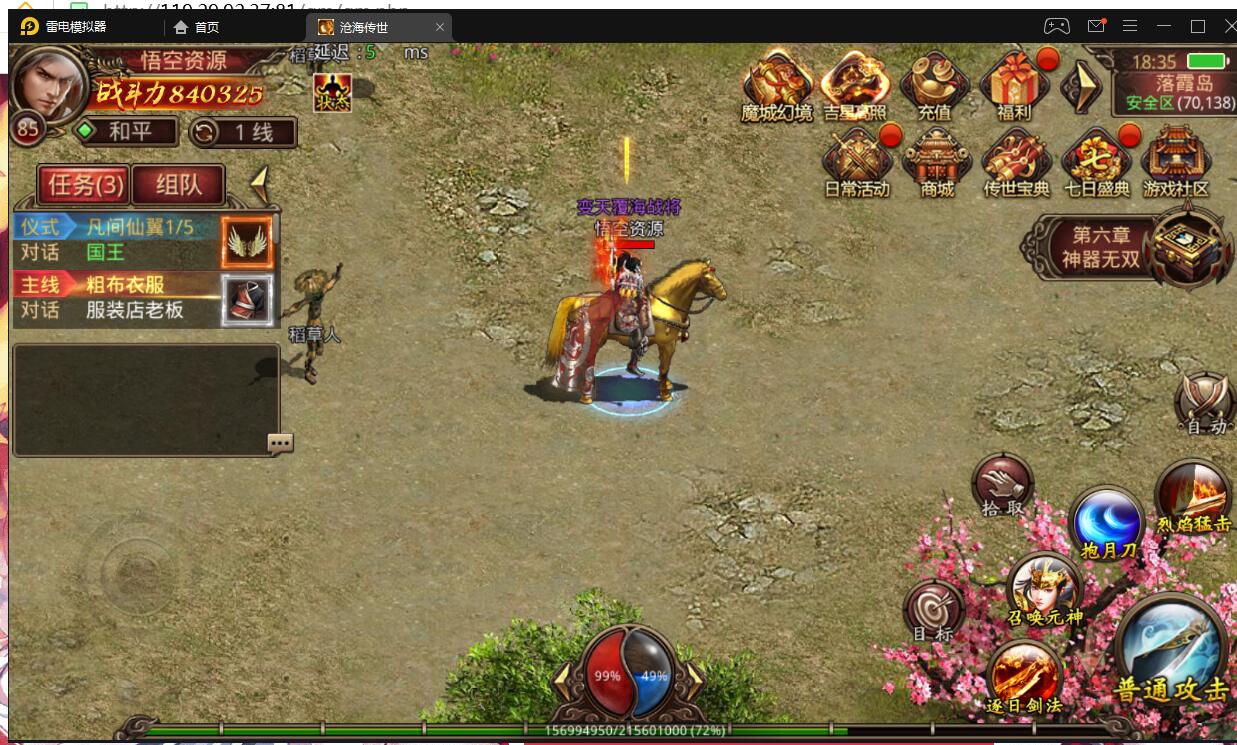Open the 七日盛典 seven-day event icon
This screenshot has width=1237, height=745.
pyautogui.click(x=1095, y=160)
